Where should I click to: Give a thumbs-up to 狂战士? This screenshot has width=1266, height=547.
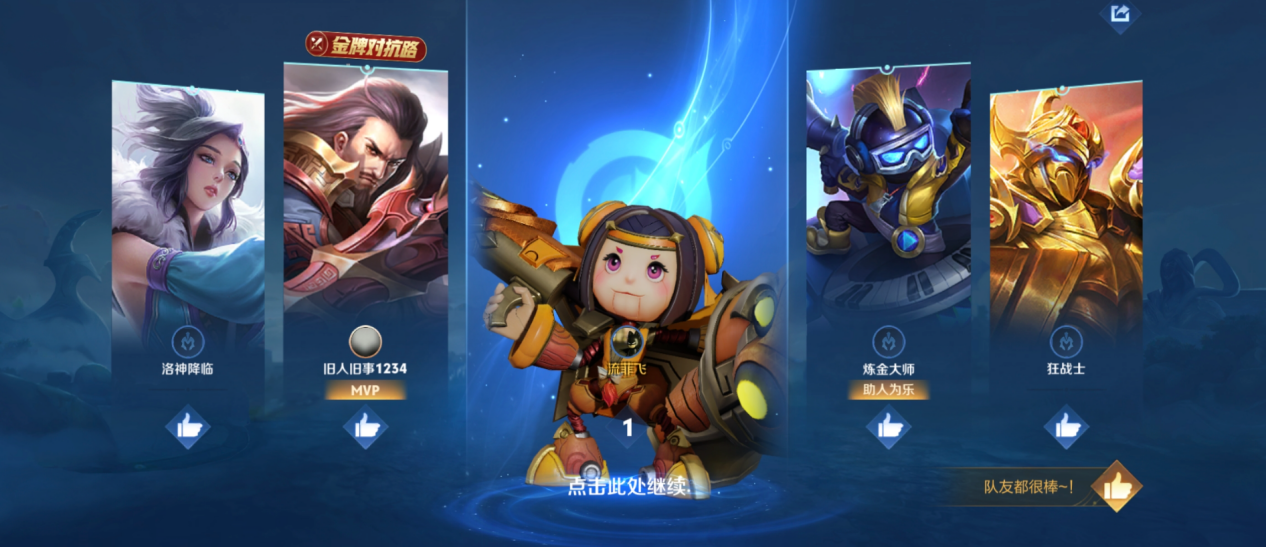(x=1066, y=427)
